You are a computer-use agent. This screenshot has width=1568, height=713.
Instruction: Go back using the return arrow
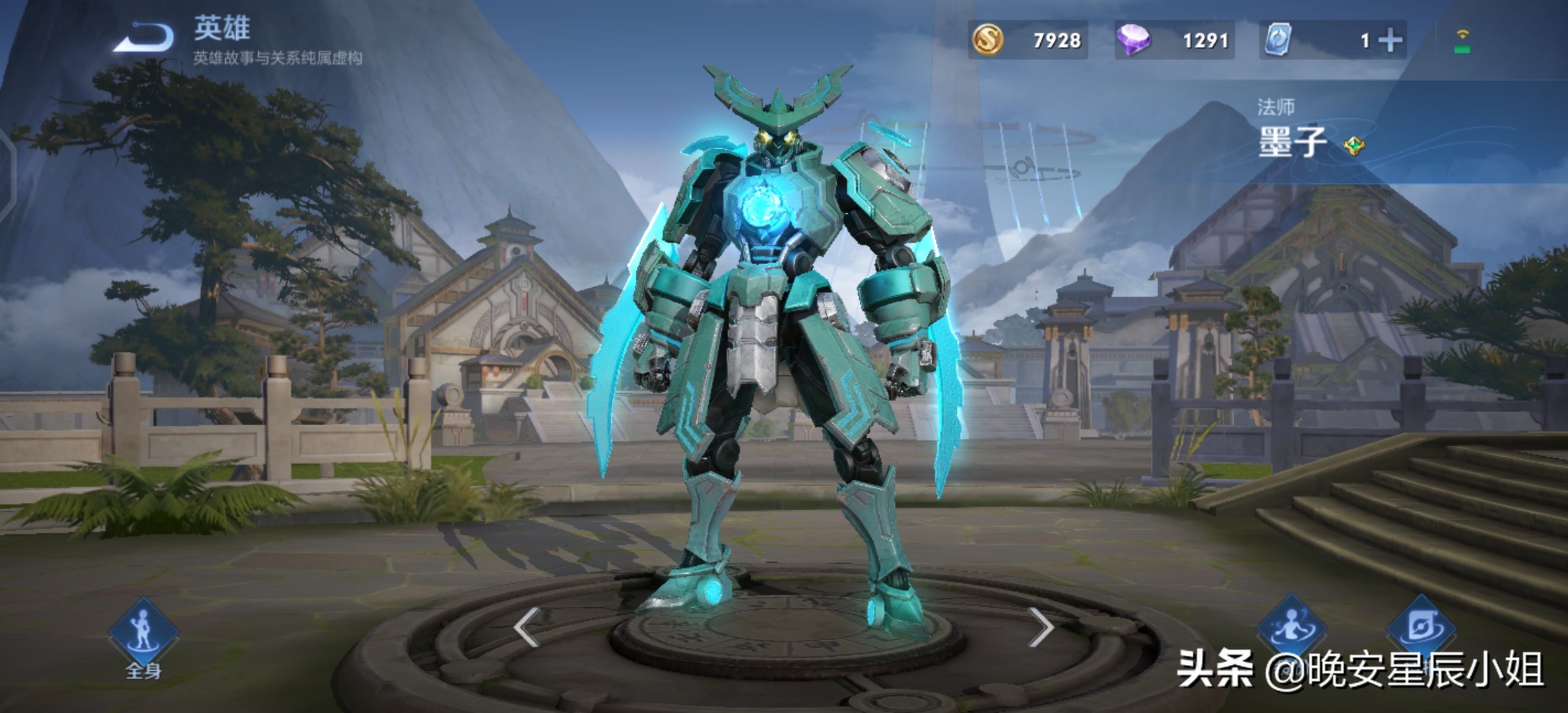point(144,37)
